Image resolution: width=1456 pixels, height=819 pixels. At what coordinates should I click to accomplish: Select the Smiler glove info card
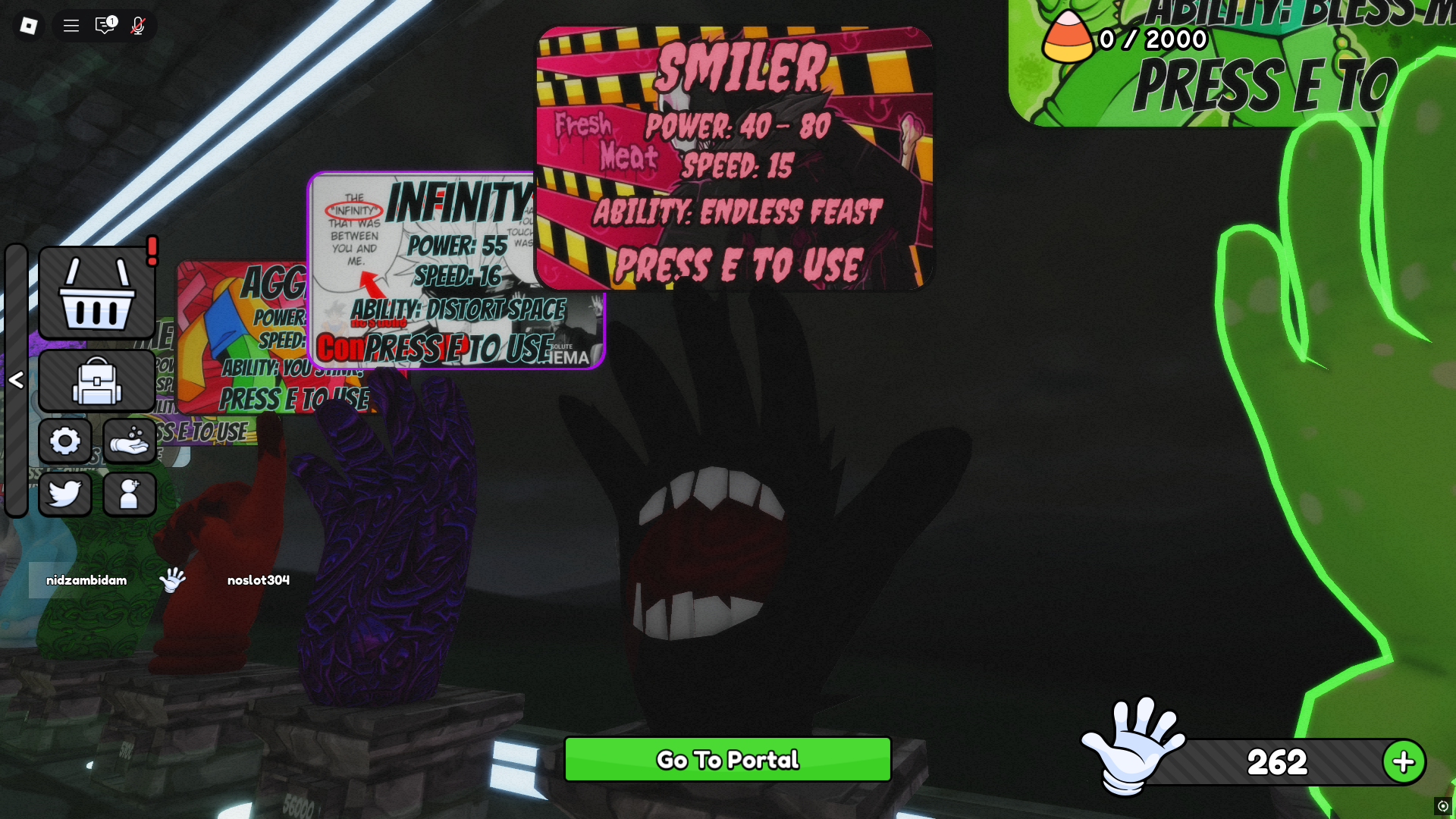coord(734,157)
